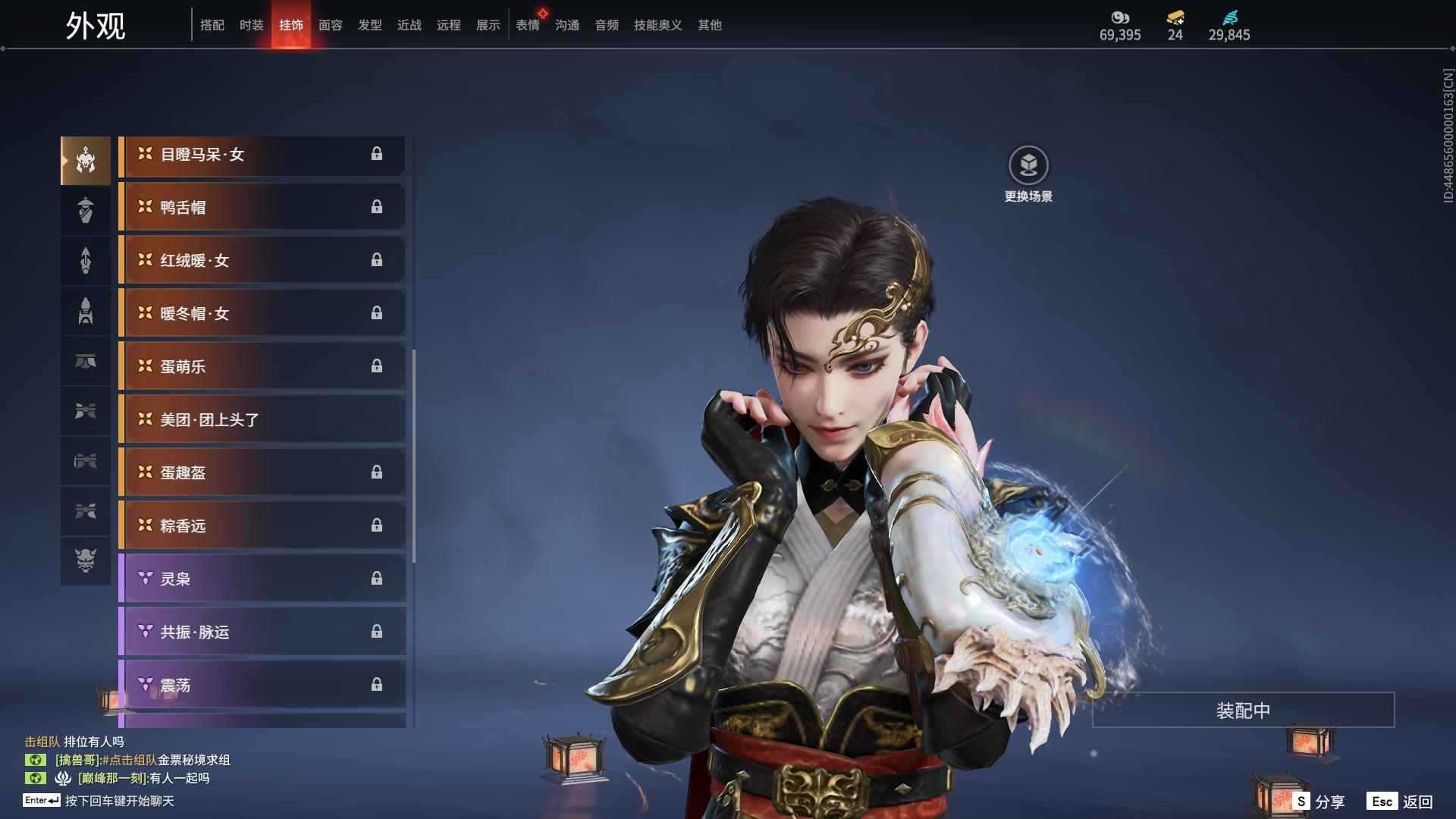The height and width of the screenshot is (819, 1456).
Task: Click the 装配中 button
Action: [x=1241, y=711]
